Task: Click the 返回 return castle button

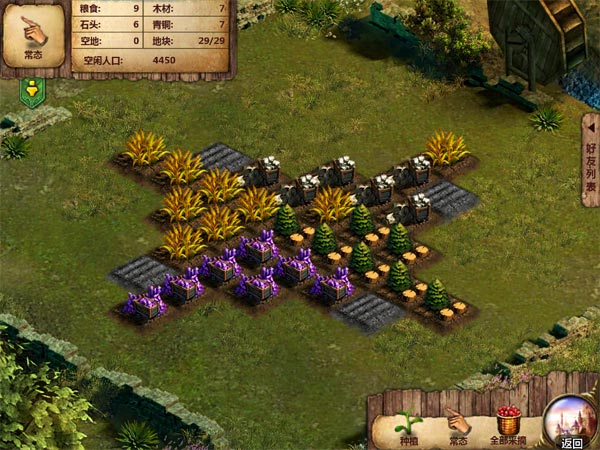Action: click(x=570, y=423)
